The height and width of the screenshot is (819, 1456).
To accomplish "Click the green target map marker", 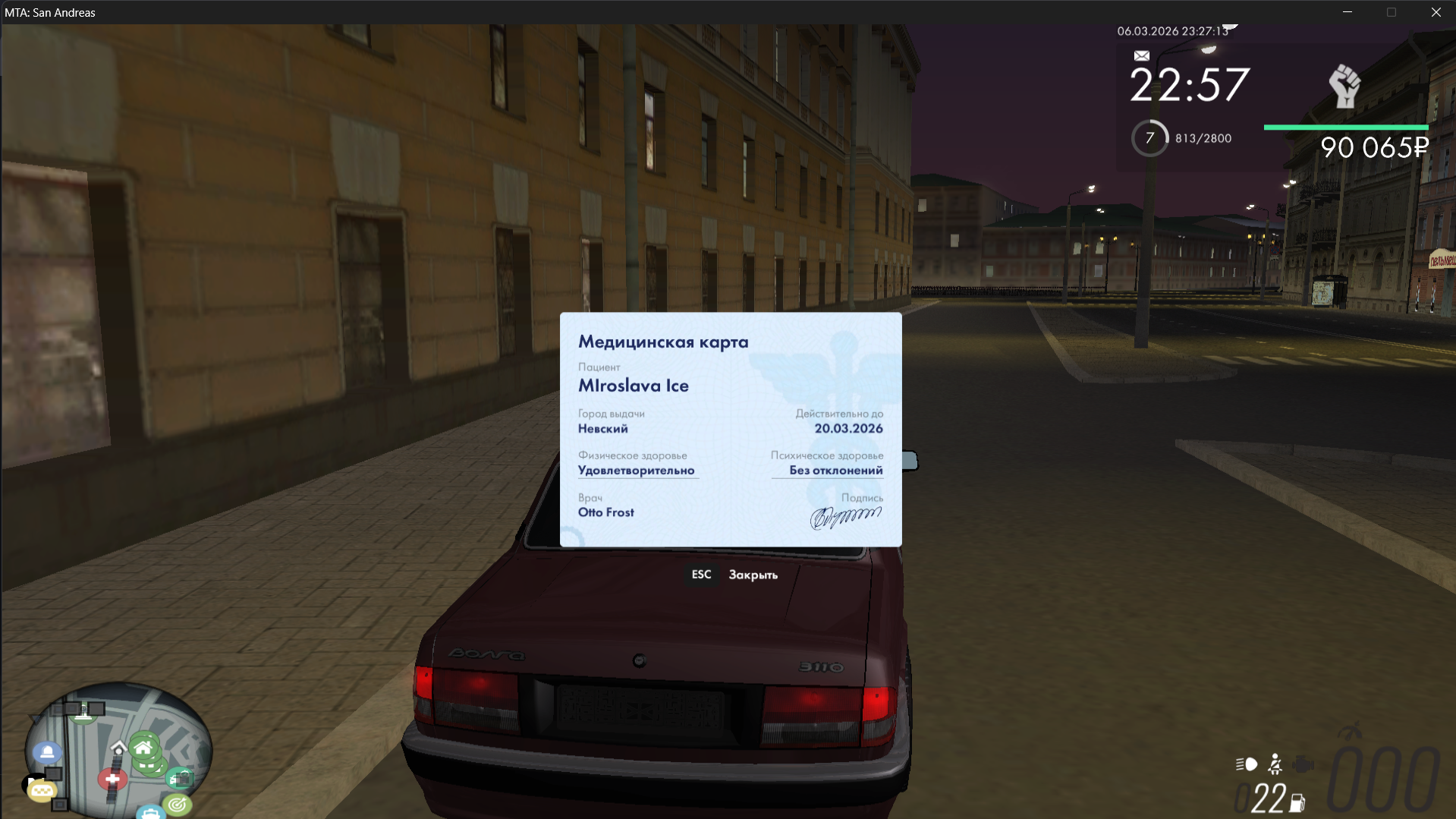I will (178, 804).
